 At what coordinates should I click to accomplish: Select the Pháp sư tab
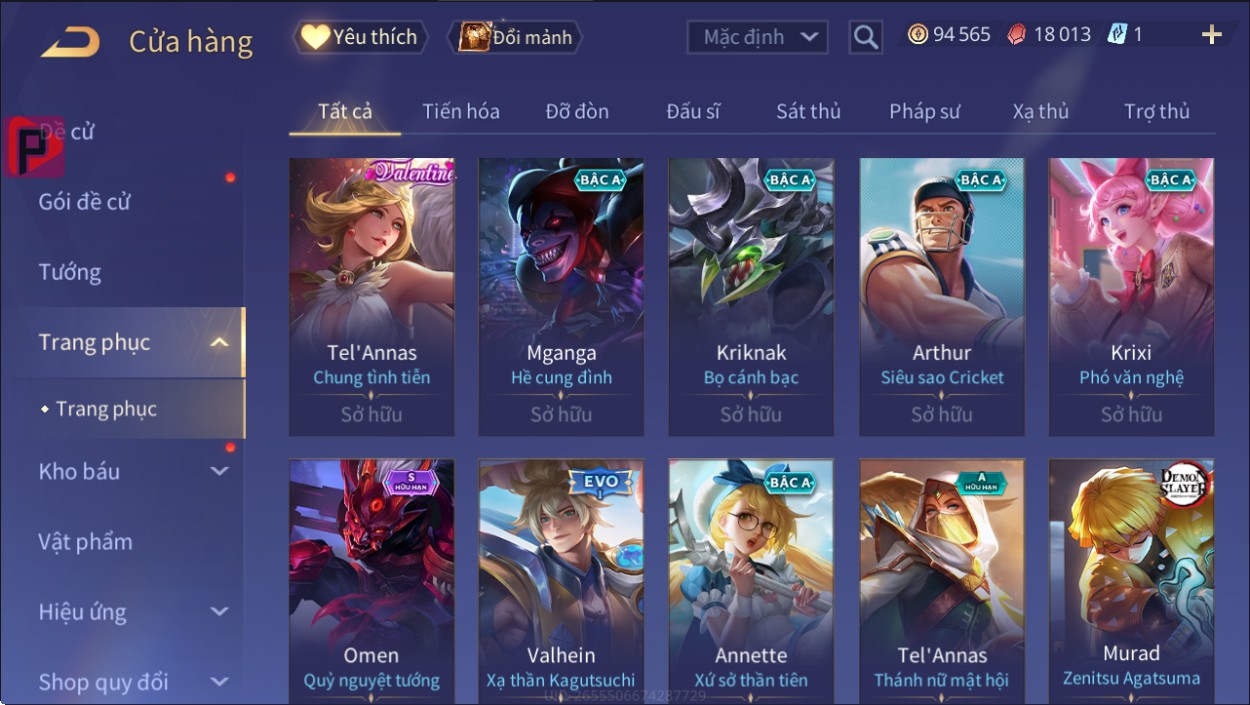click(924, 112)
